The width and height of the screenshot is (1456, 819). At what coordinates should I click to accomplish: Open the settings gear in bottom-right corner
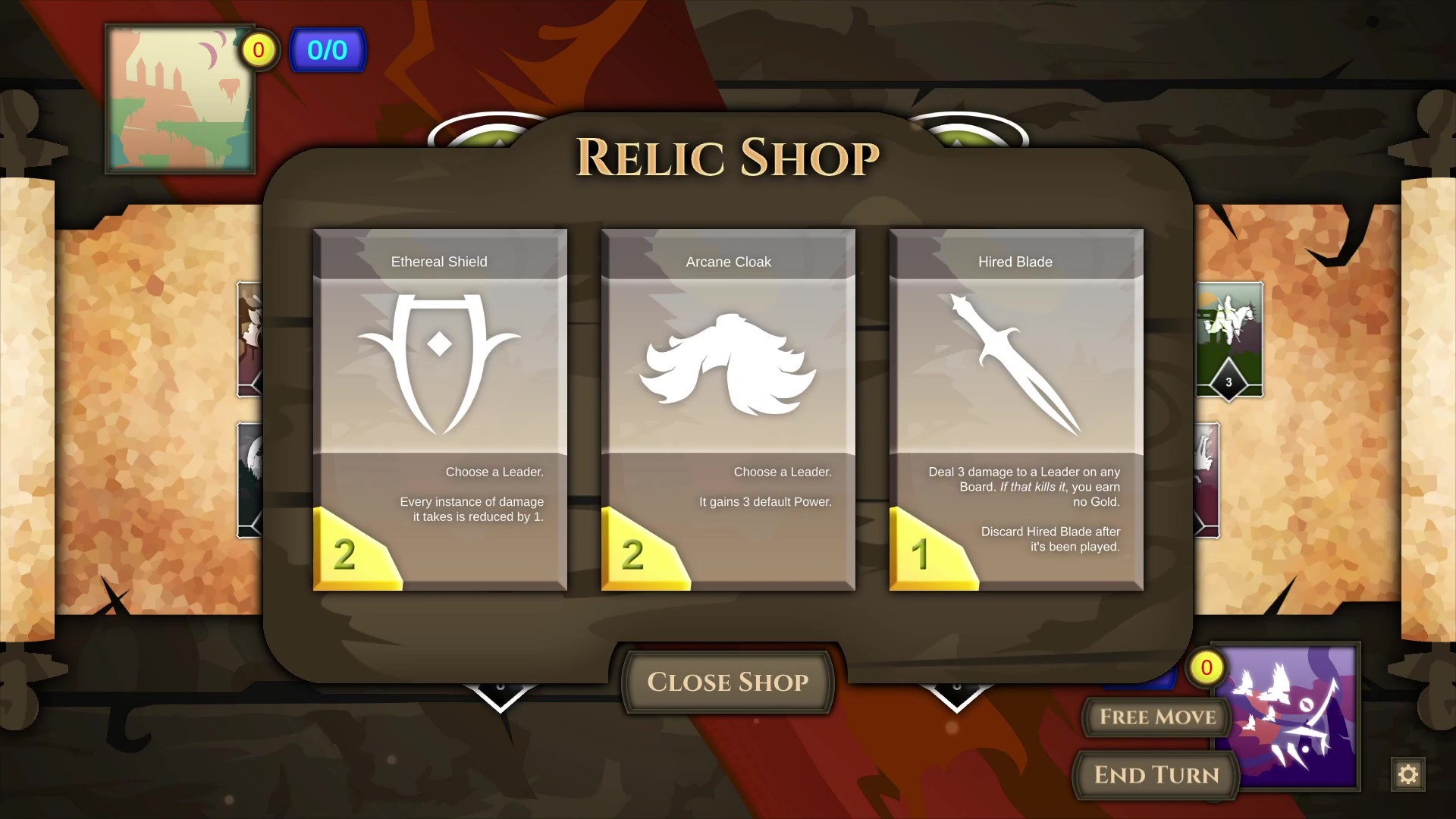click(x=1407, y=774)
